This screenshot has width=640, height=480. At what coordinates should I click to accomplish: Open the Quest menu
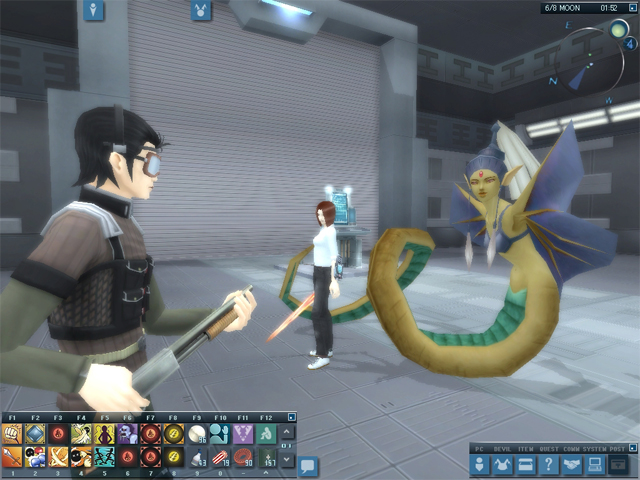coord(549,464)
